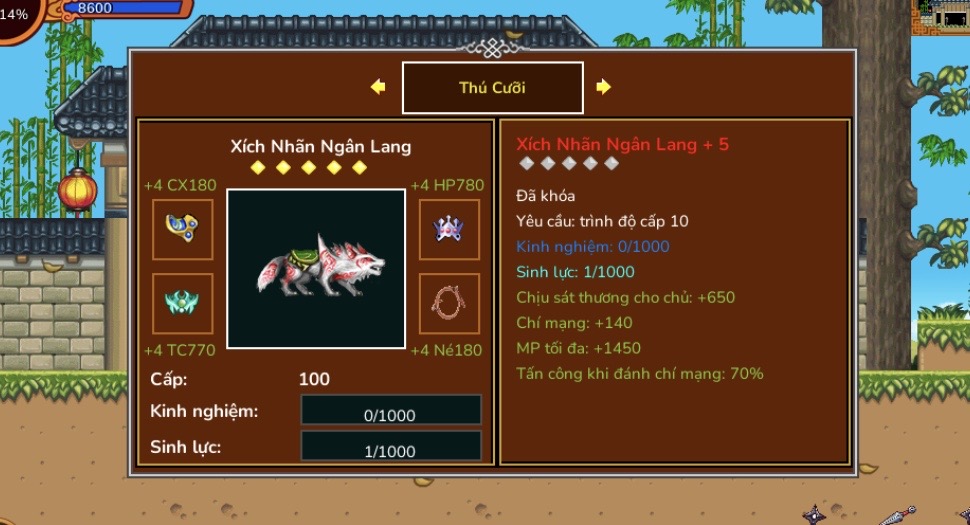The width and height of the screenshot is (970, 525).
Task: Select the +4 Né180 mount gear slot
Action: (x=449, y=303)
